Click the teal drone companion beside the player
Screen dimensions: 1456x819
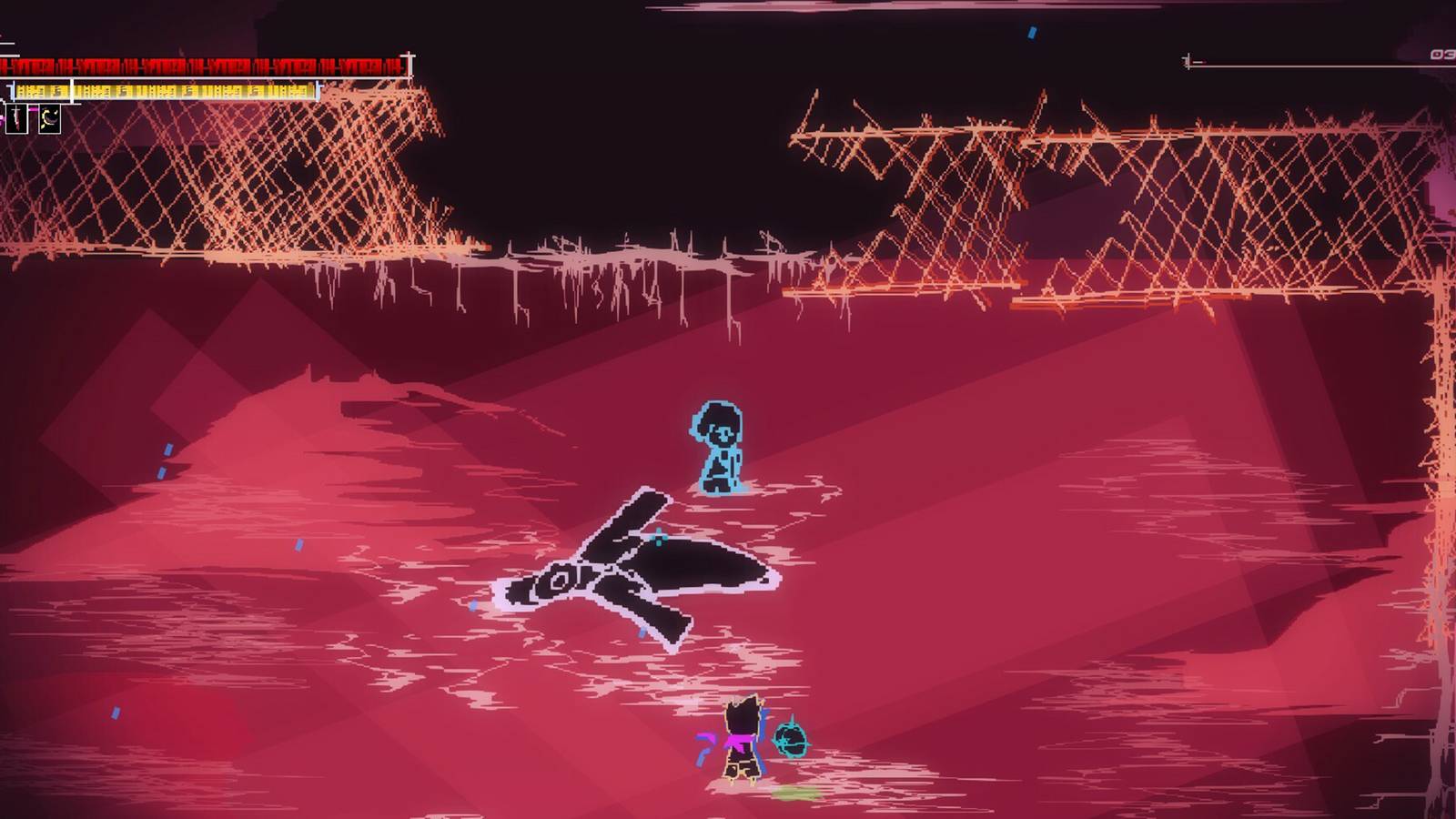click(790, 739)
